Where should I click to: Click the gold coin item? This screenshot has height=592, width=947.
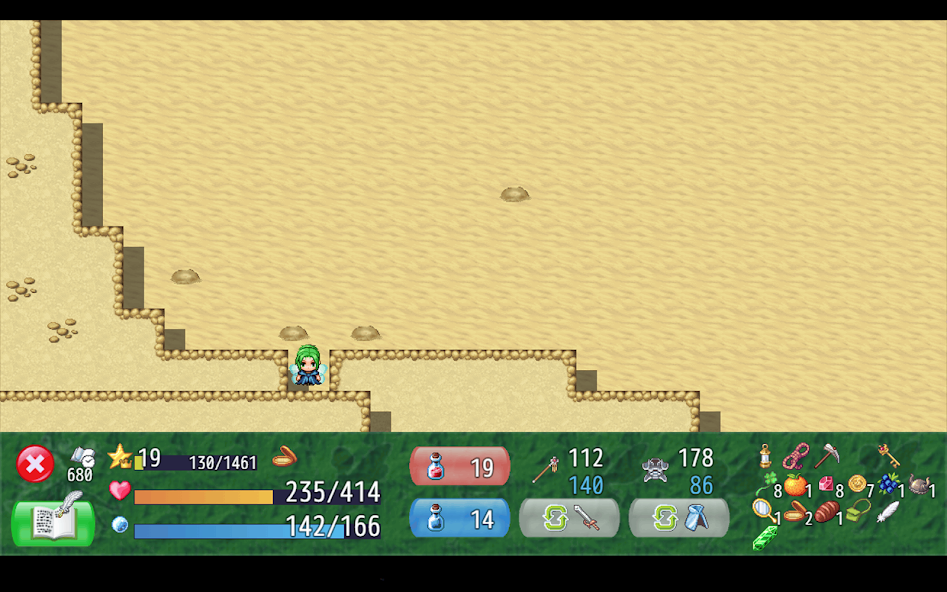click(x=857, y=484)
